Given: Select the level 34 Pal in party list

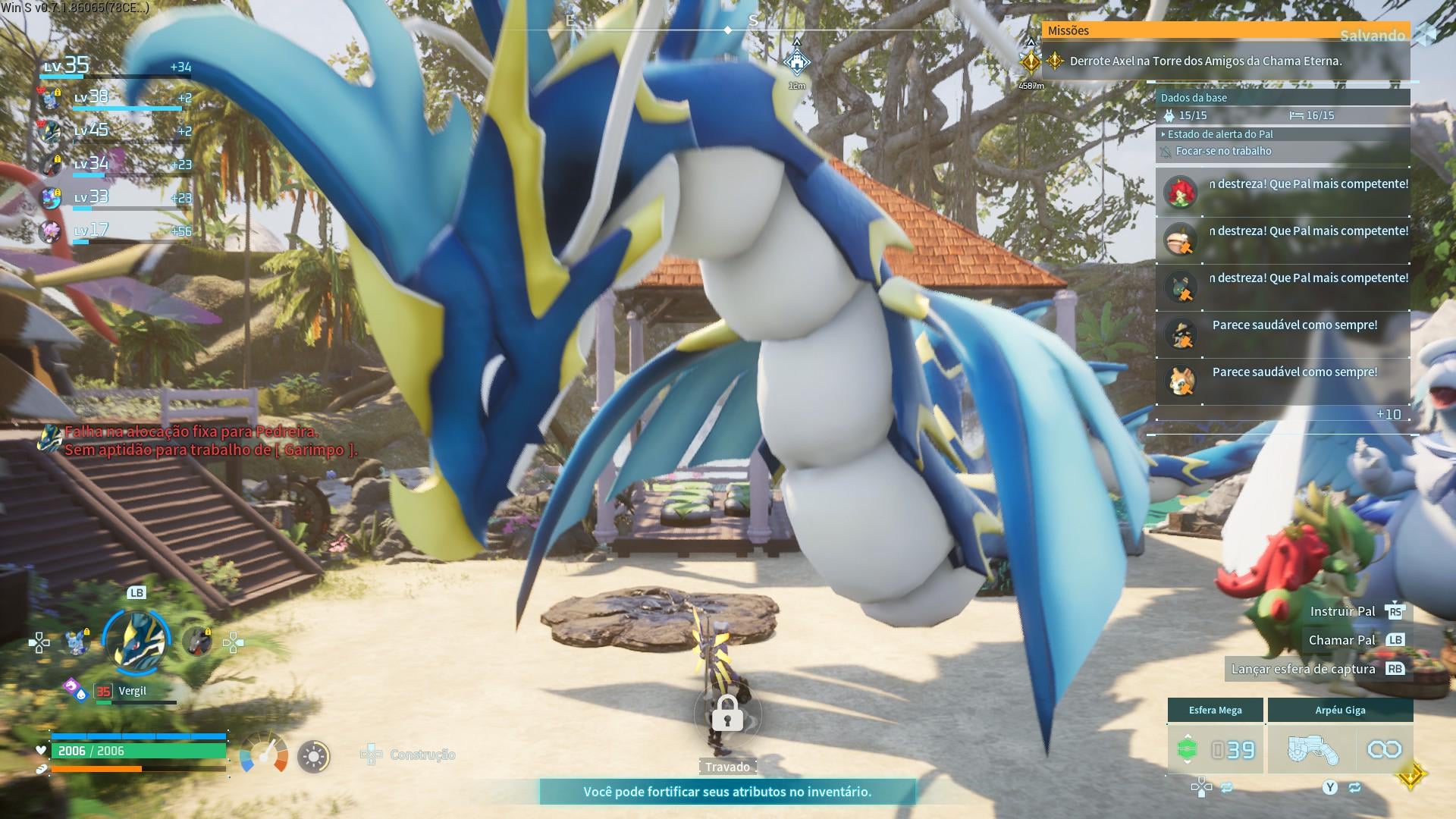Looking at the screenshot, I should tap(51, 165).
